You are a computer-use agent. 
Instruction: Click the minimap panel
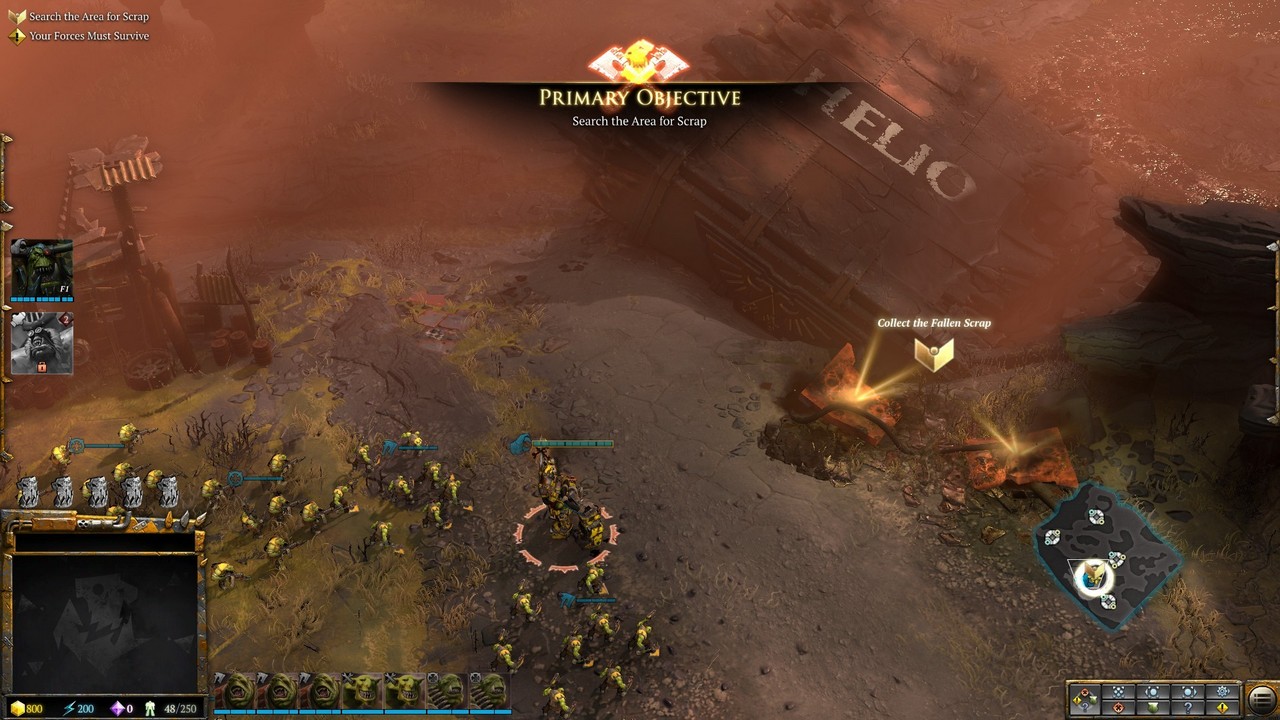click(104, 622)
